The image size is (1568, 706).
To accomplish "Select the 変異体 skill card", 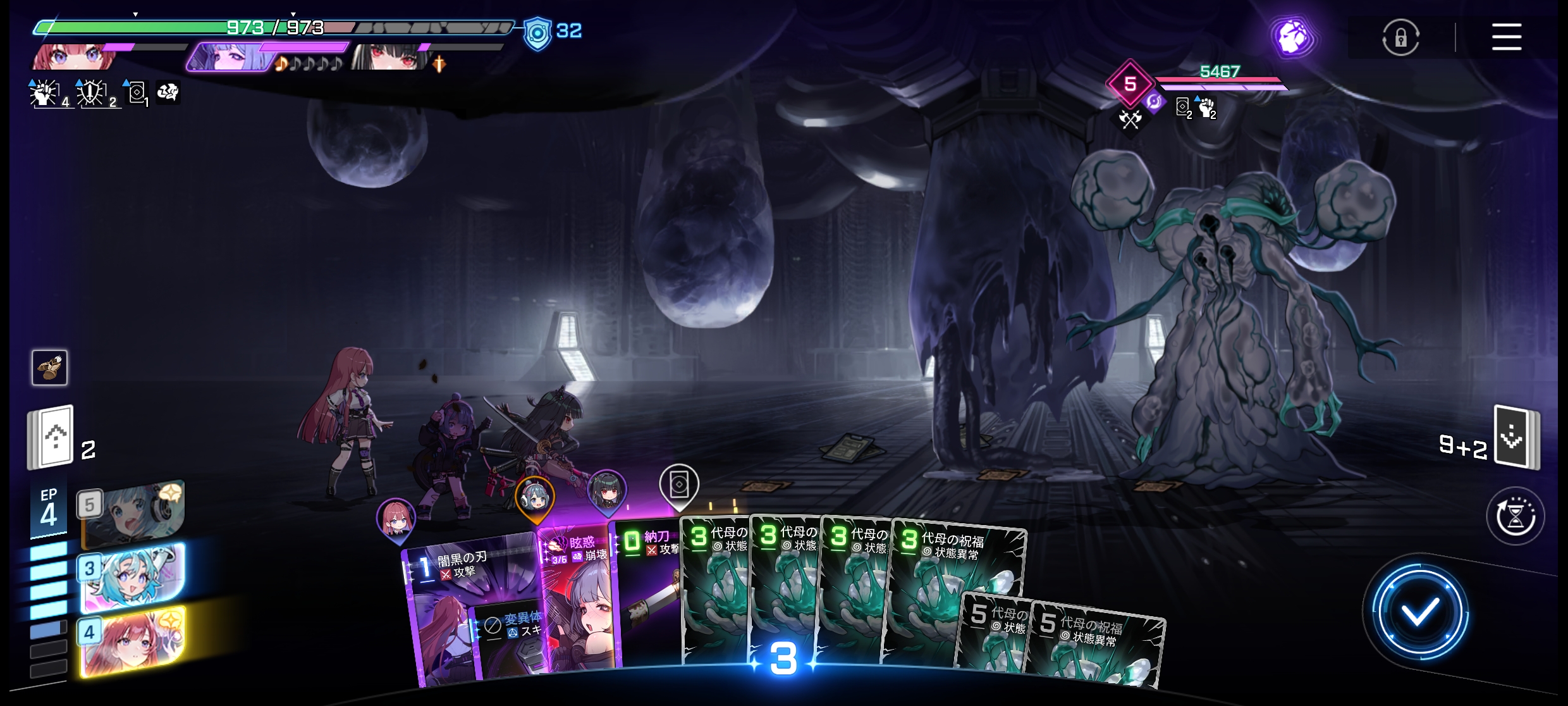I will tap(509, 639).
